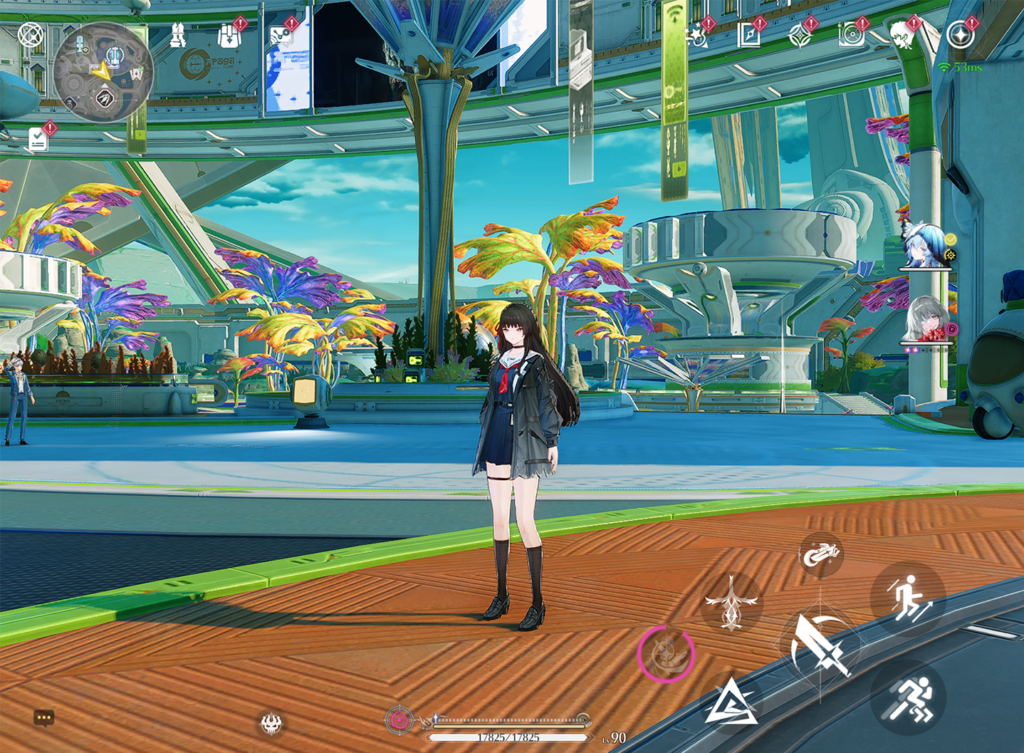
Task: Open the character silhouette icon in the top bar
Action: coord(903,36)
